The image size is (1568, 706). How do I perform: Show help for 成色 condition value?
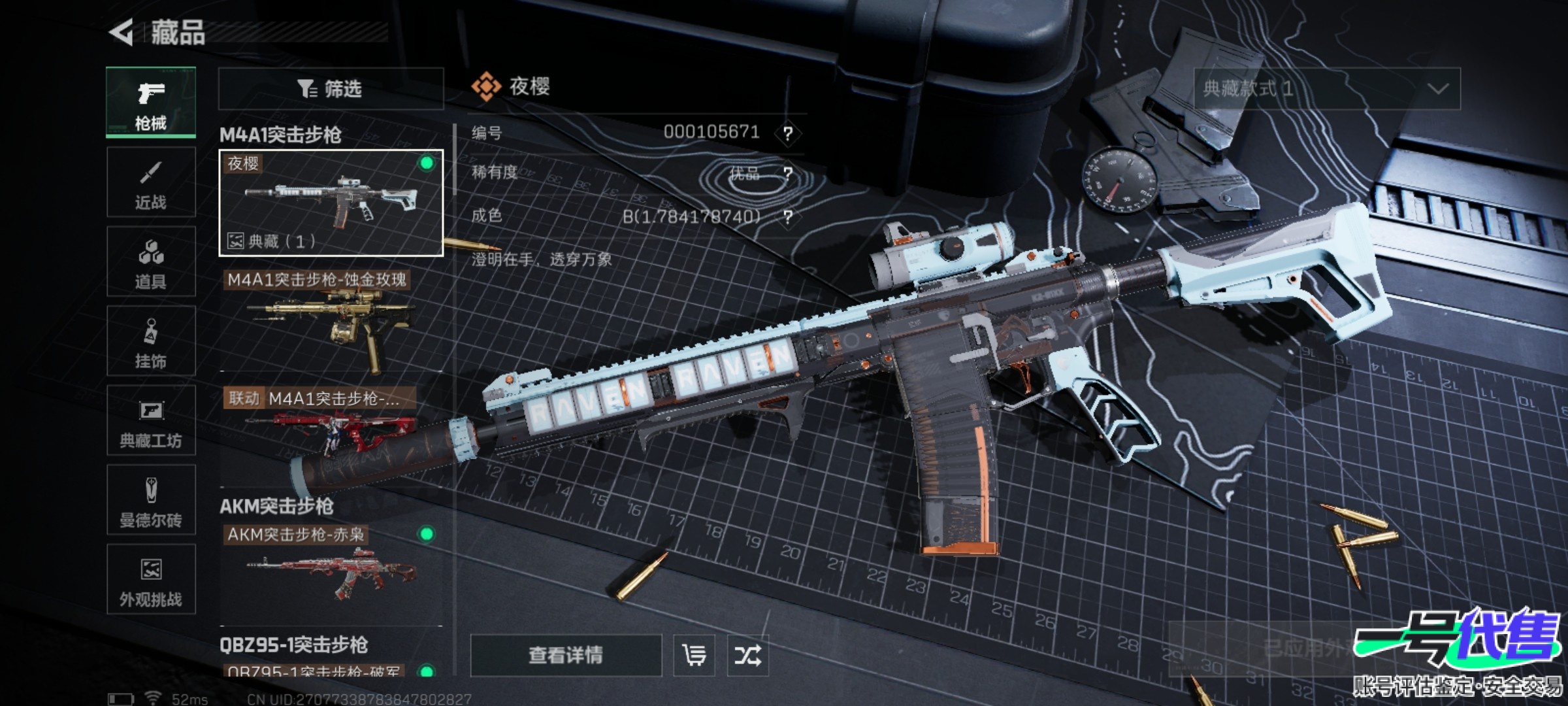[x=788, y=217]
